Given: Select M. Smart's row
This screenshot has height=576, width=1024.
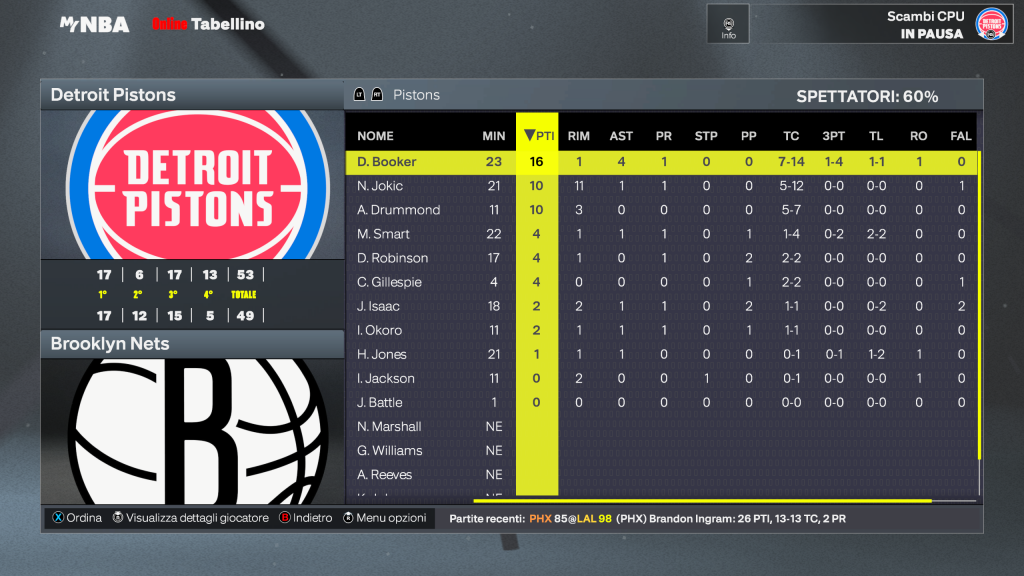Looking at the screenshot, I should click(383, 234).
